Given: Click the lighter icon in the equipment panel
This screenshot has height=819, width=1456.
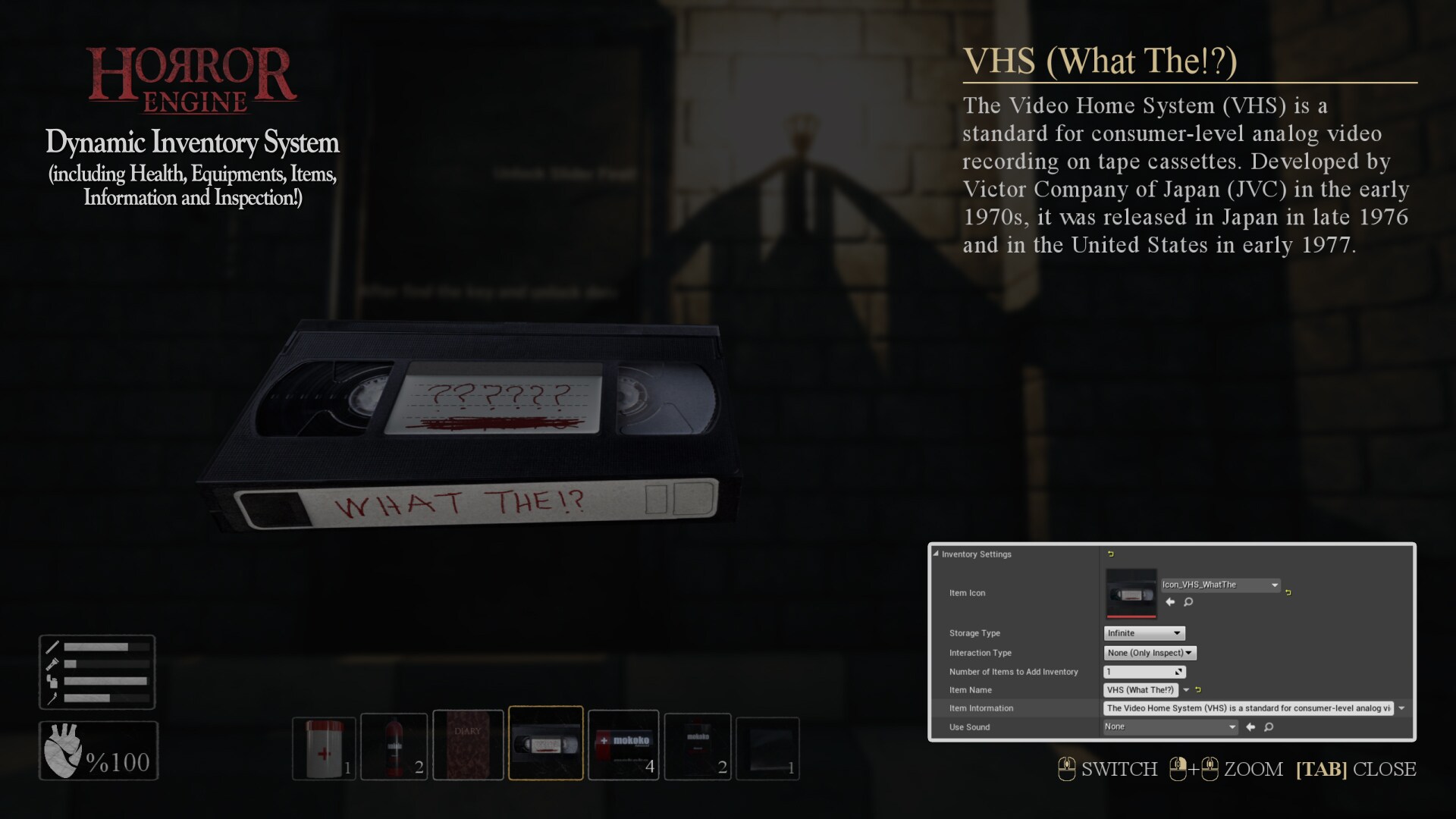Looking at the screenshot, I should coord(52,682).
